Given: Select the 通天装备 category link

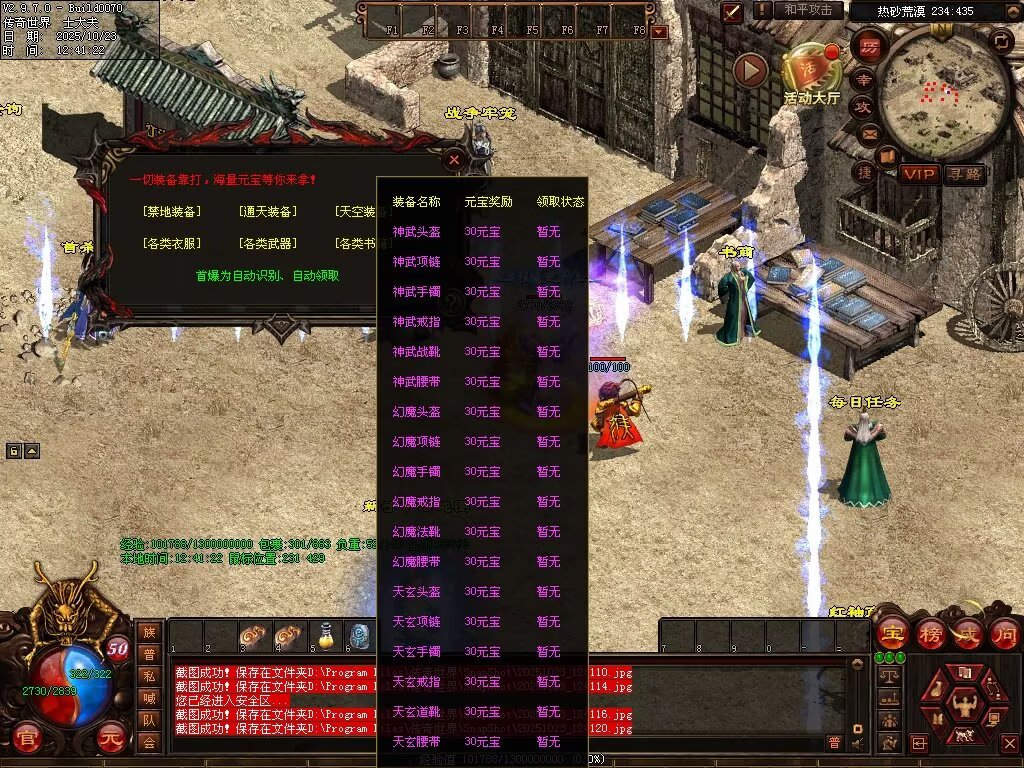Looking at the screenshot, I should pos(267,212).
